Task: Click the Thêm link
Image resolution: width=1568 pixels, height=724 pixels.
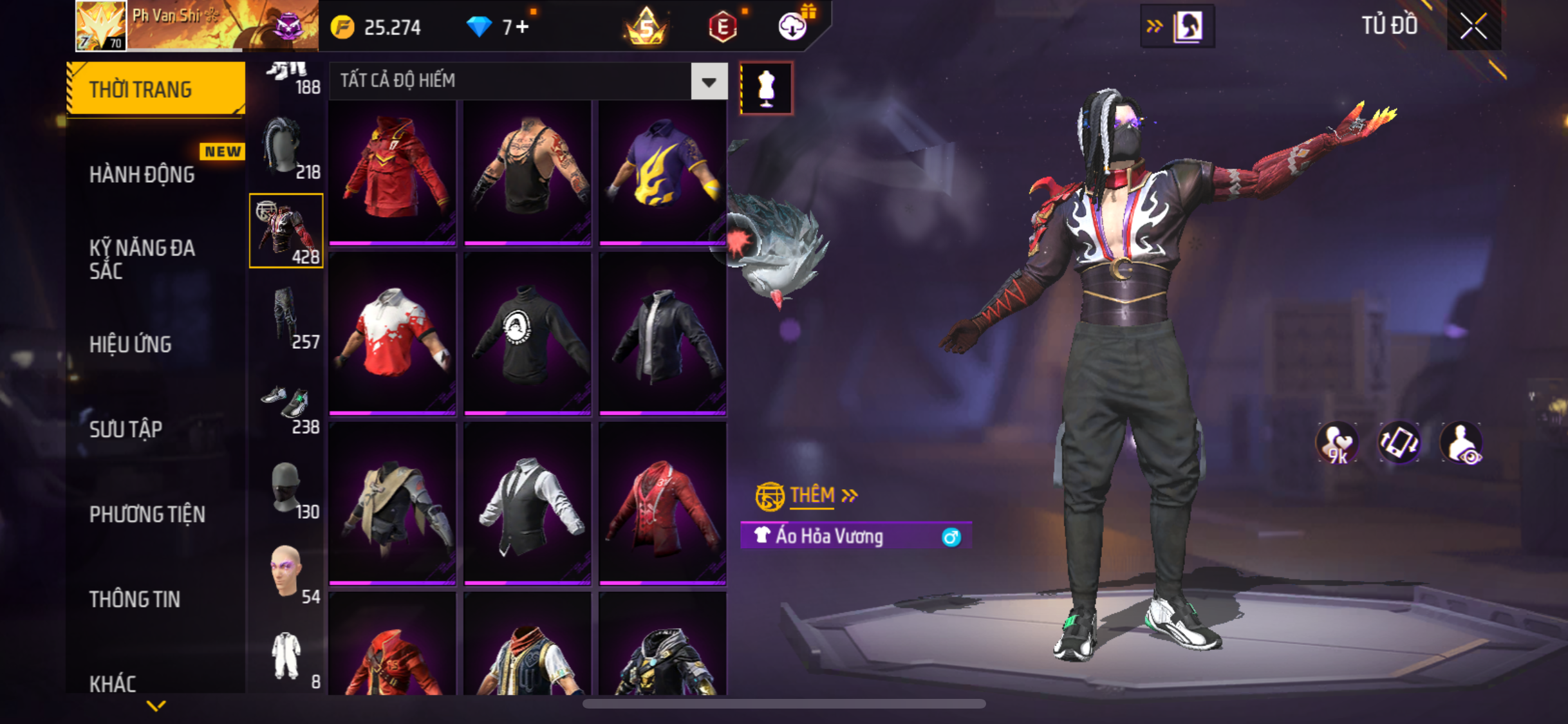Action: coord(812,495)
